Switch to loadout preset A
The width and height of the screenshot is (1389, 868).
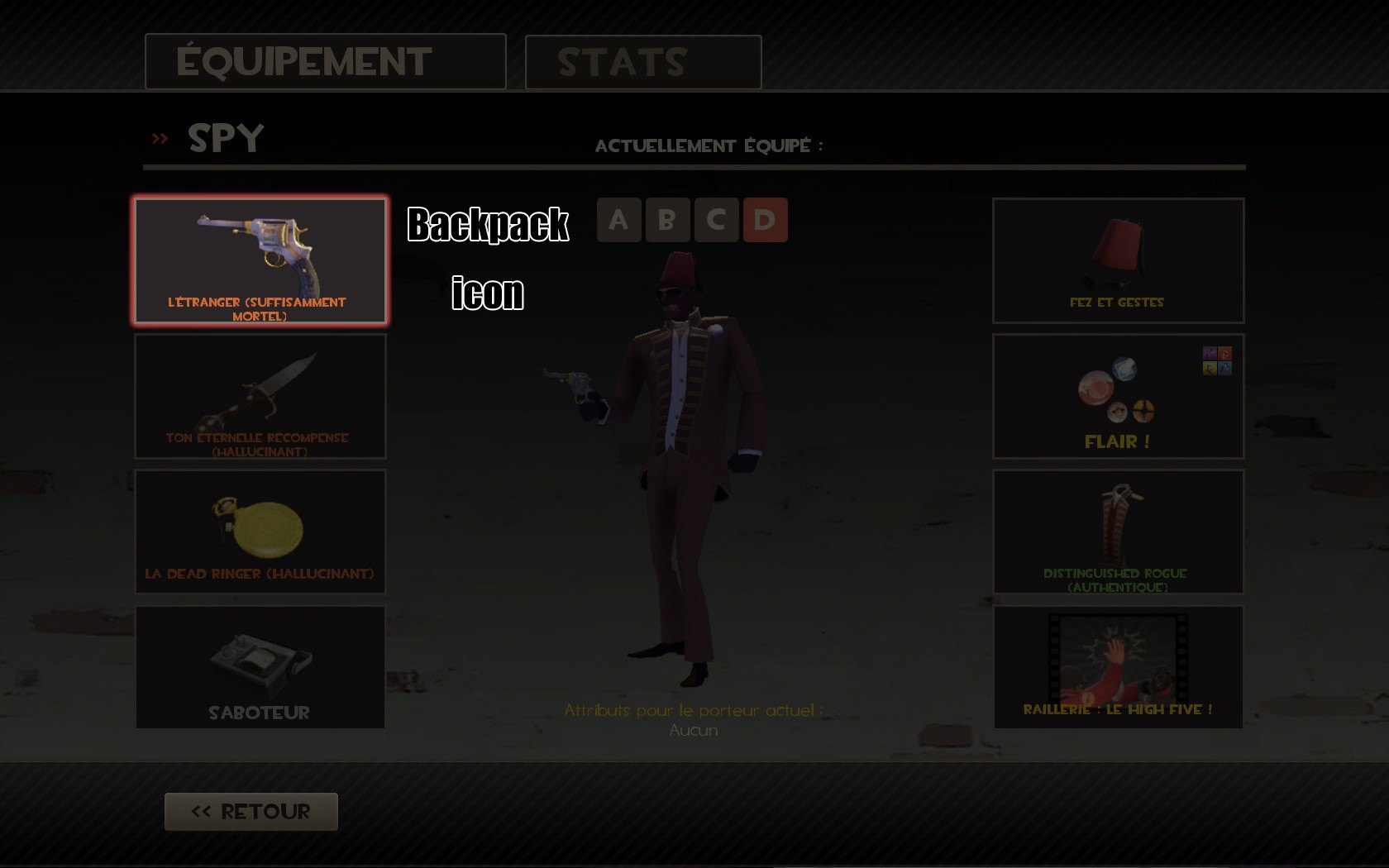click(x=618, y=220)
